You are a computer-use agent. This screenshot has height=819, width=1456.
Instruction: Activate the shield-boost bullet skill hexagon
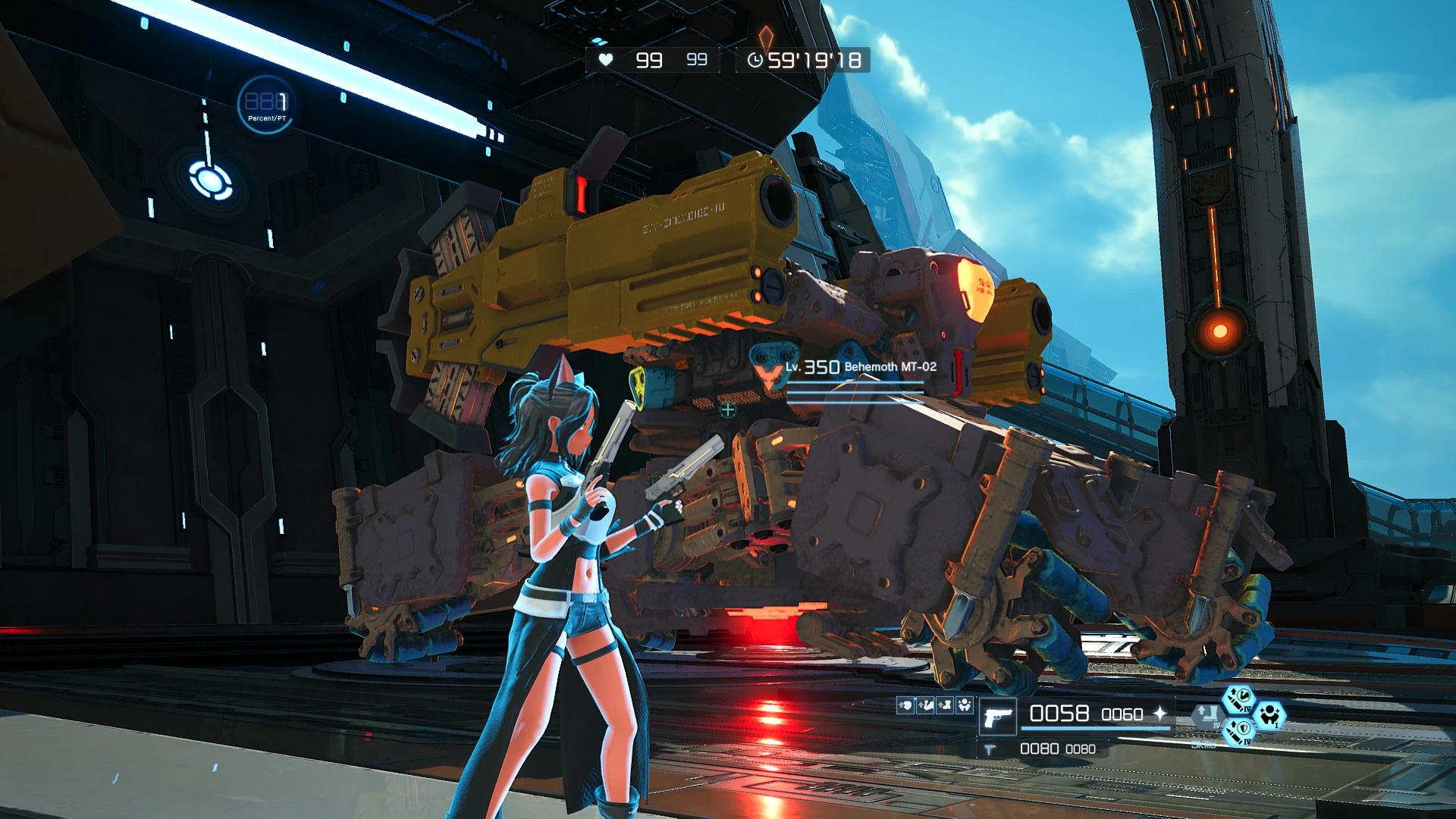pos(1238,732)
